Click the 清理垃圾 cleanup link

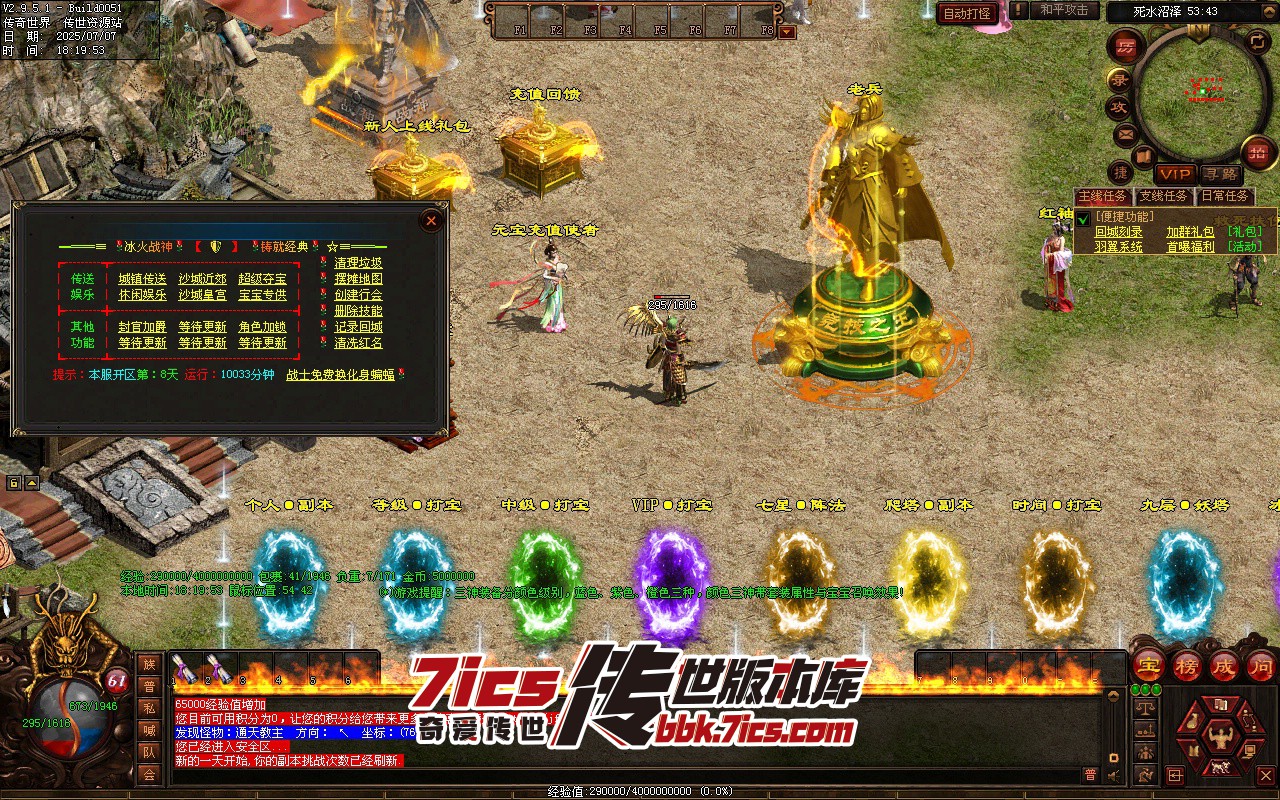pos(358,263)
